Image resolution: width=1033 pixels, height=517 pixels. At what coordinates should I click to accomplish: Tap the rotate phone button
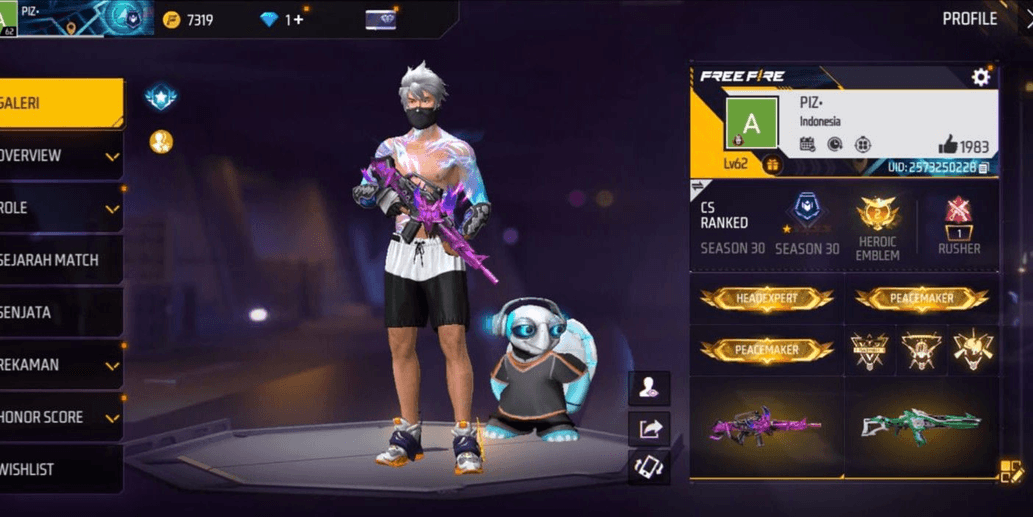click(x=649, y=466)
